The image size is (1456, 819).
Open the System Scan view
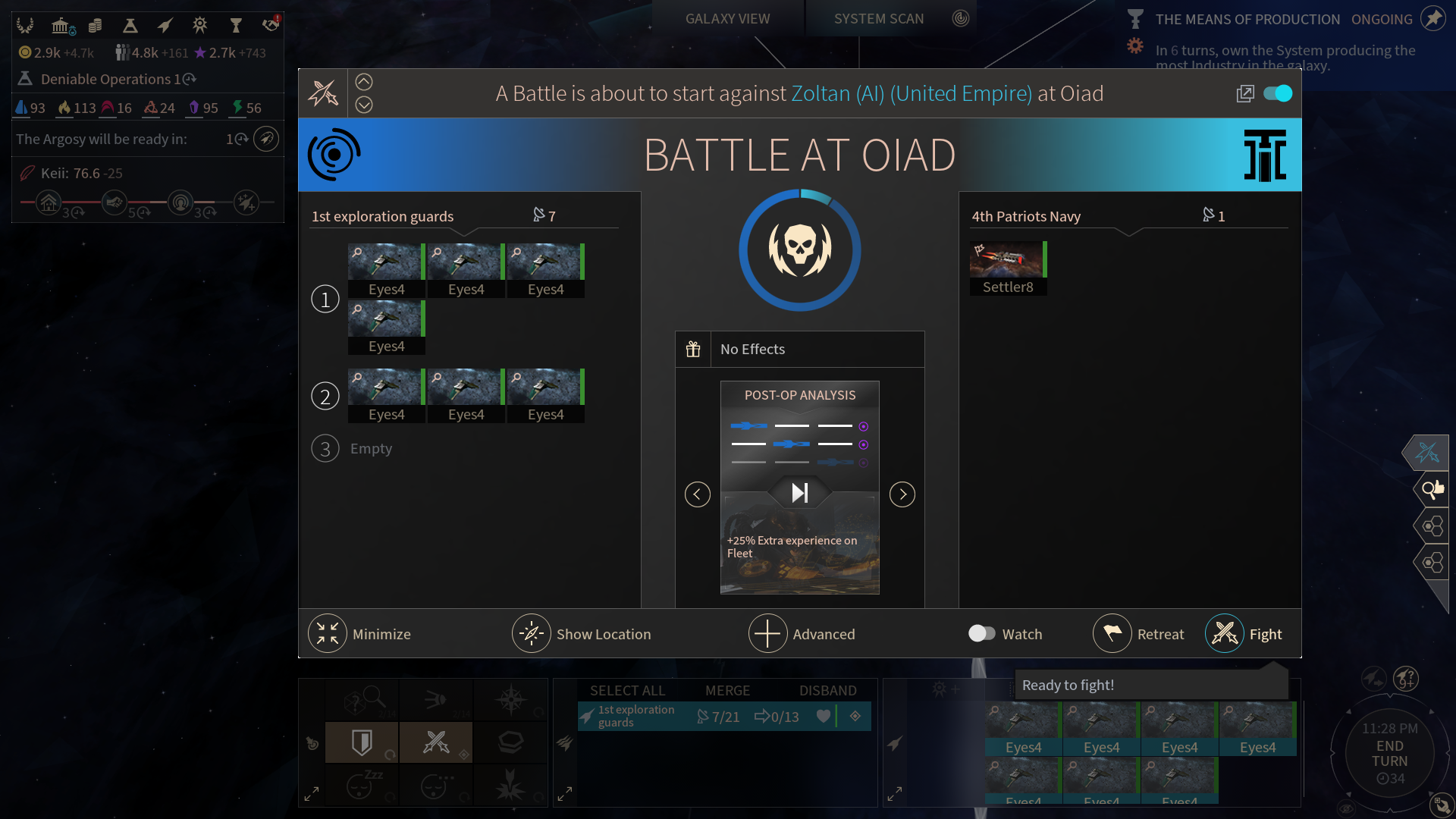click(879, 19)
